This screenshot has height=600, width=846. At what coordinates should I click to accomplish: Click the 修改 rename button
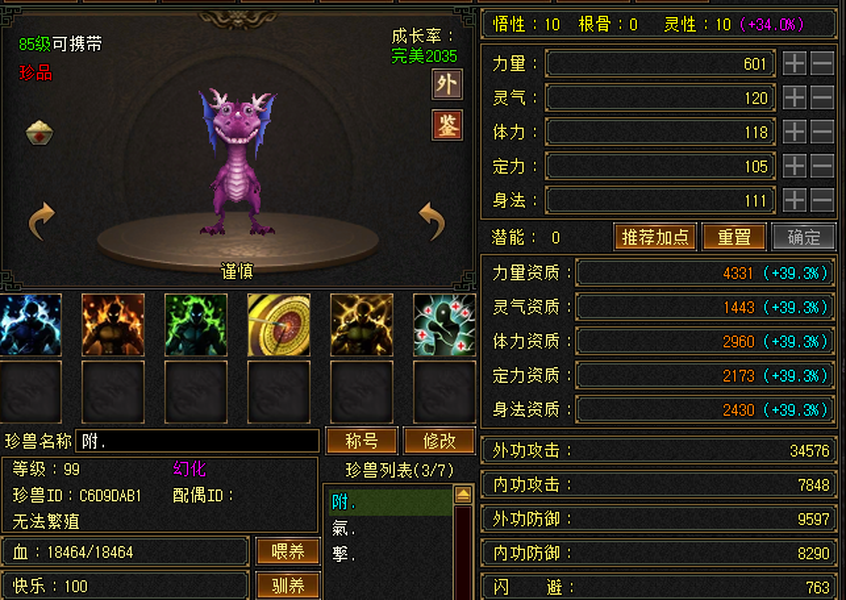439,441
